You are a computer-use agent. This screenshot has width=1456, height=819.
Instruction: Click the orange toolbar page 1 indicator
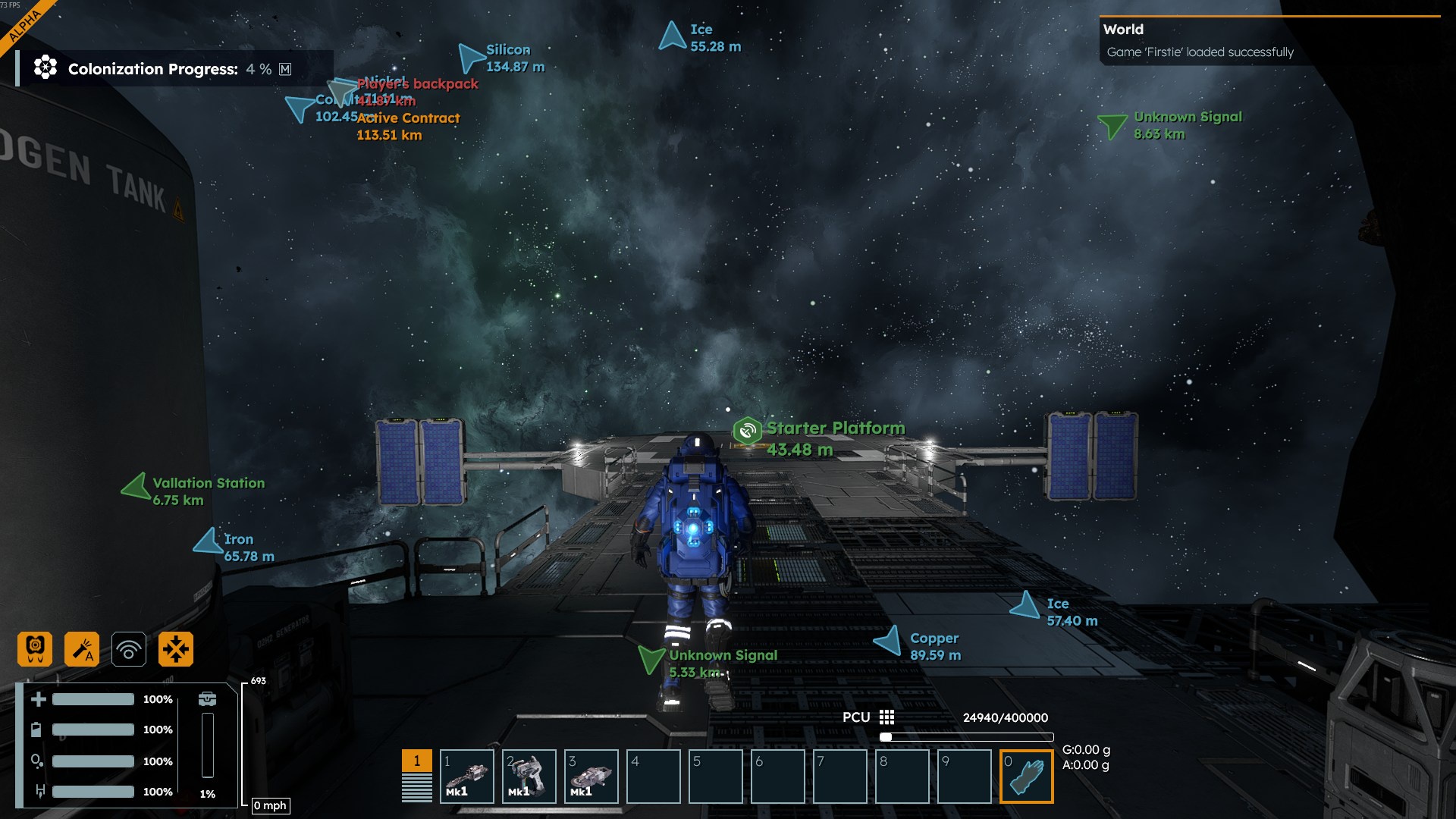(x=416, y=761)
